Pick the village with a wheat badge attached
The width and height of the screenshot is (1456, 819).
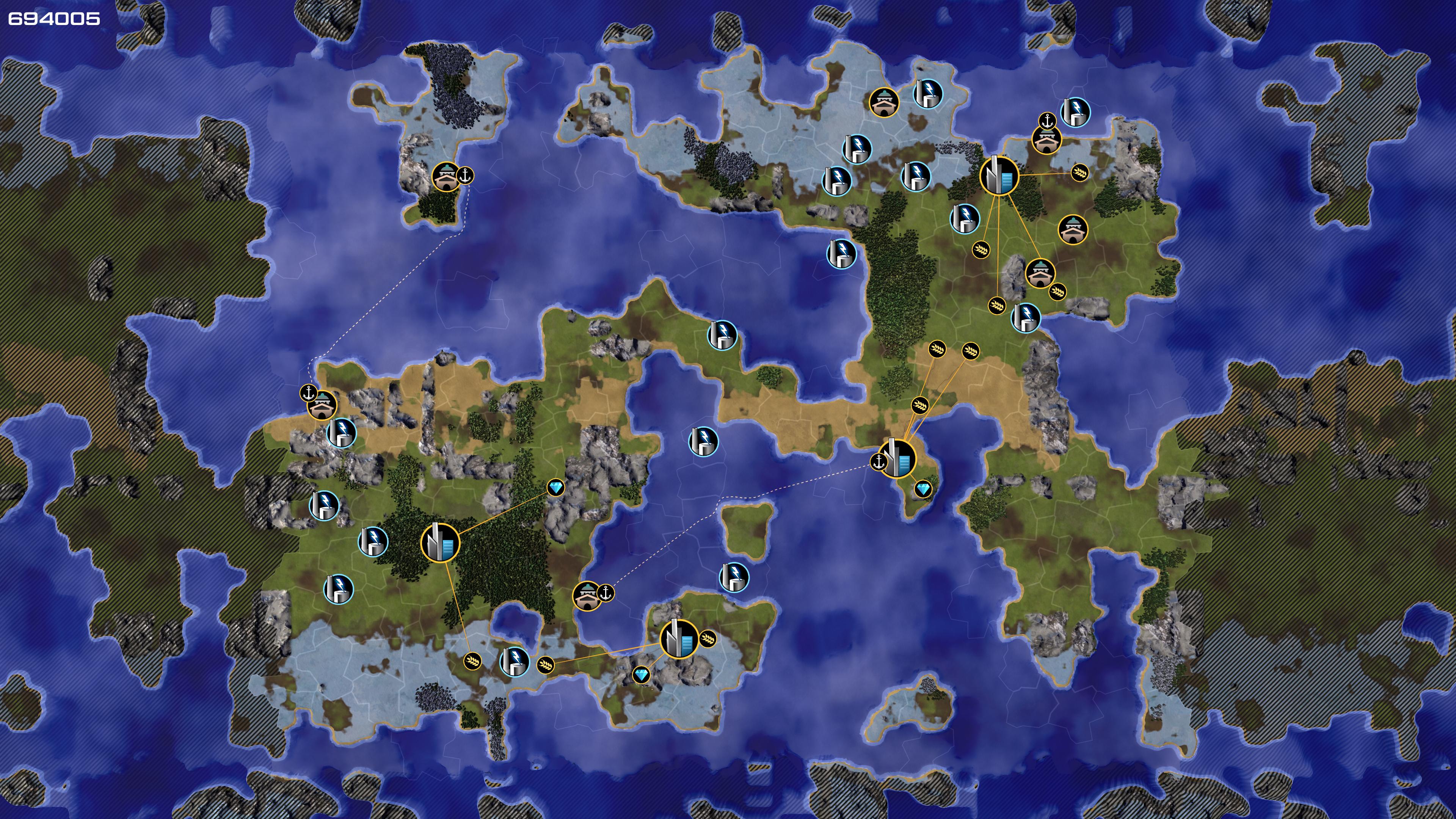pos(1040,273)
